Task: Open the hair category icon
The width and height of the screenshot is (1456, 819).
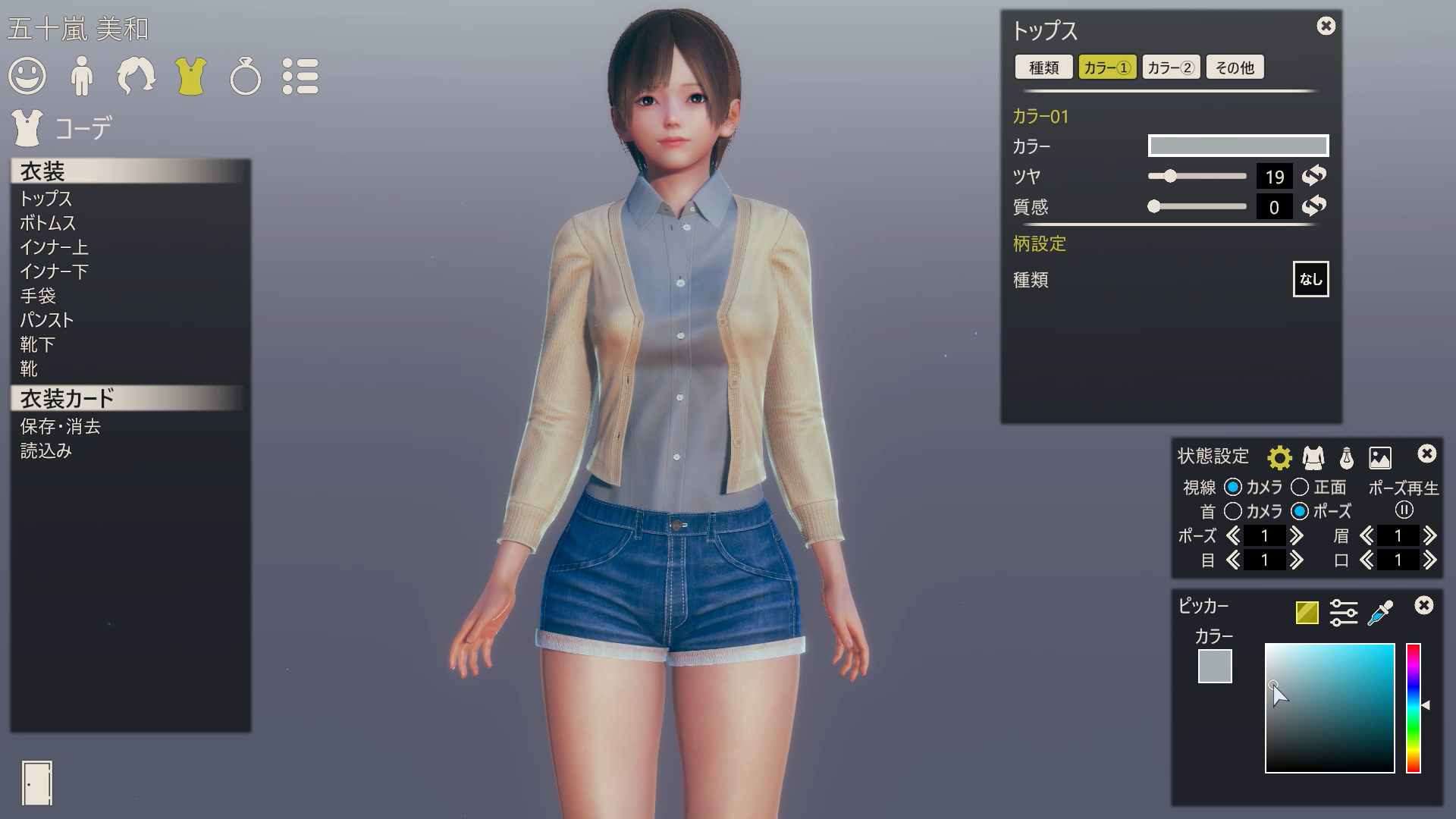Action: click(x=136, y=76)
